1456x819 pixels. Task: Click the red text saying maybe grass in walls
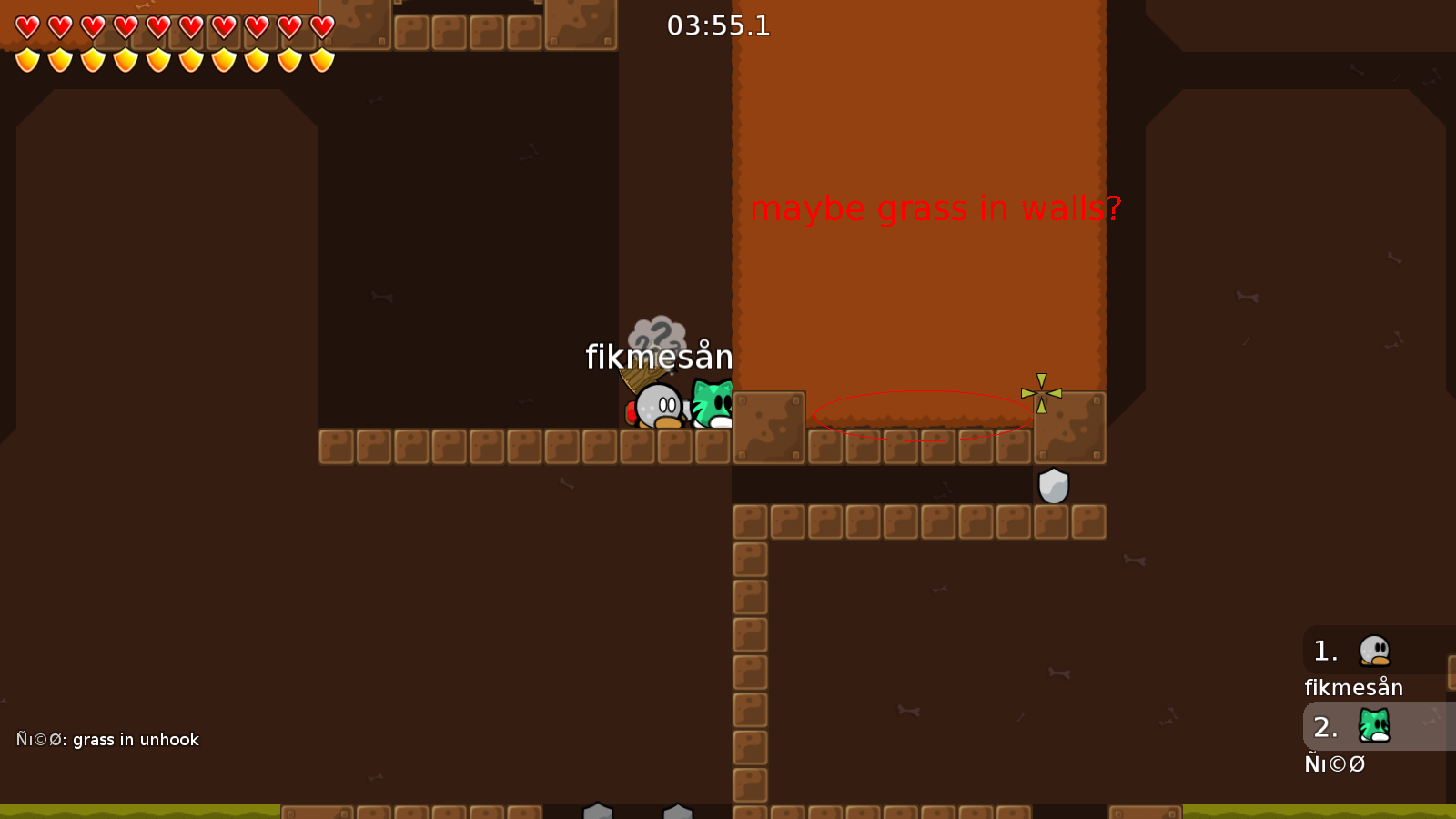pos(937,208)
